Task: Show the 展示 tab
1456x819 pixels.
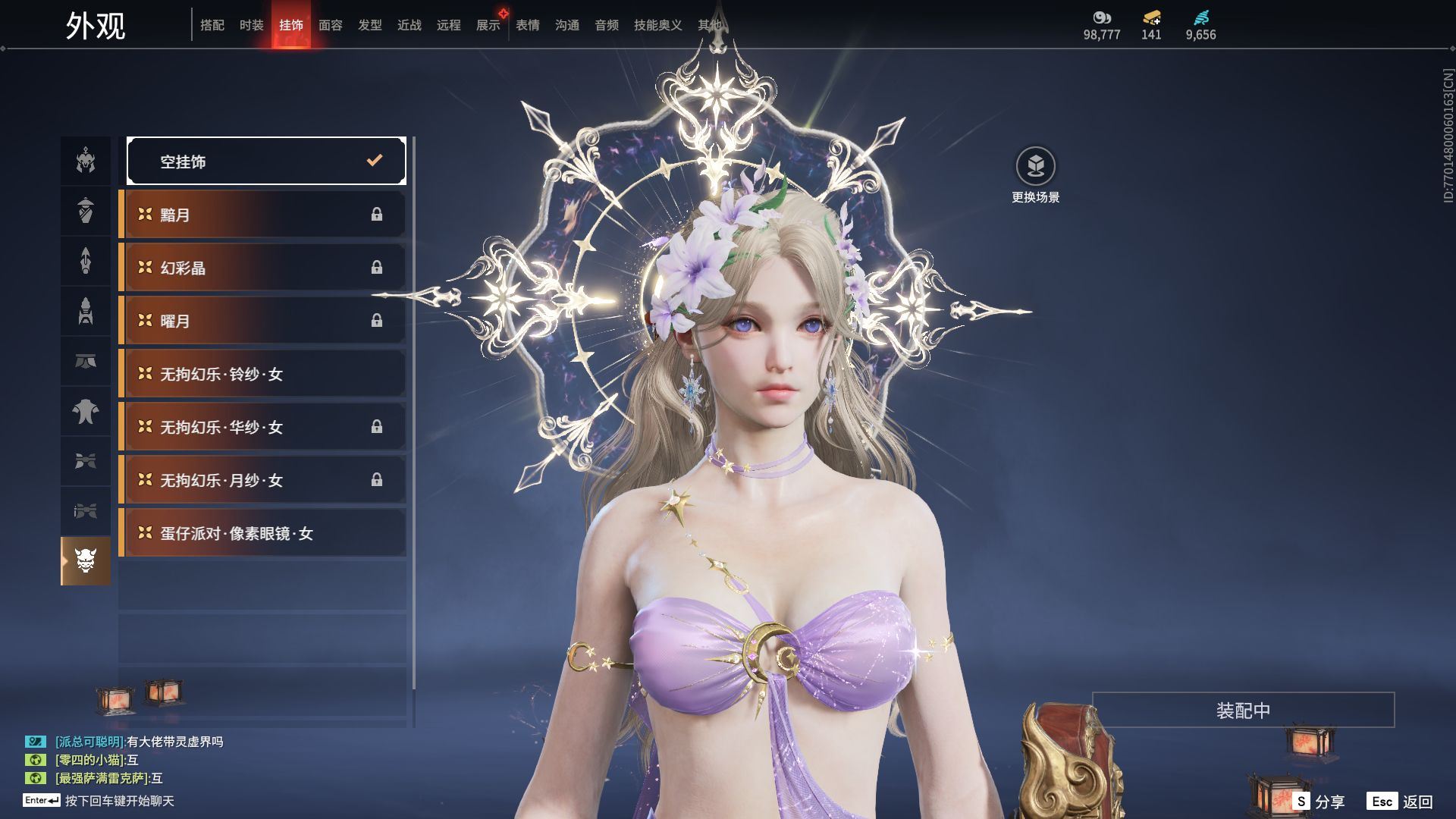Action: 488,26
